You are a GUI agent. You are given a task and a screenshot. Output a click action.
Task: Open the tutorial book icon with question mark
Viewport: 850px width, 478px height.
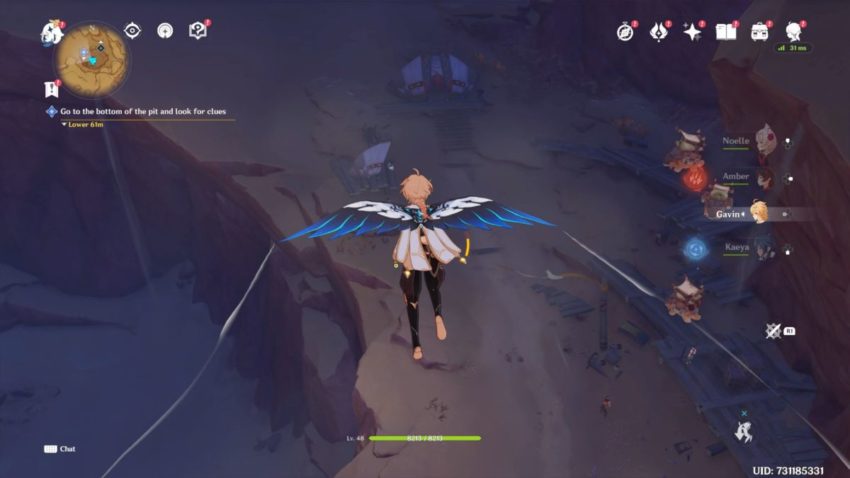[x=198, y=30]
